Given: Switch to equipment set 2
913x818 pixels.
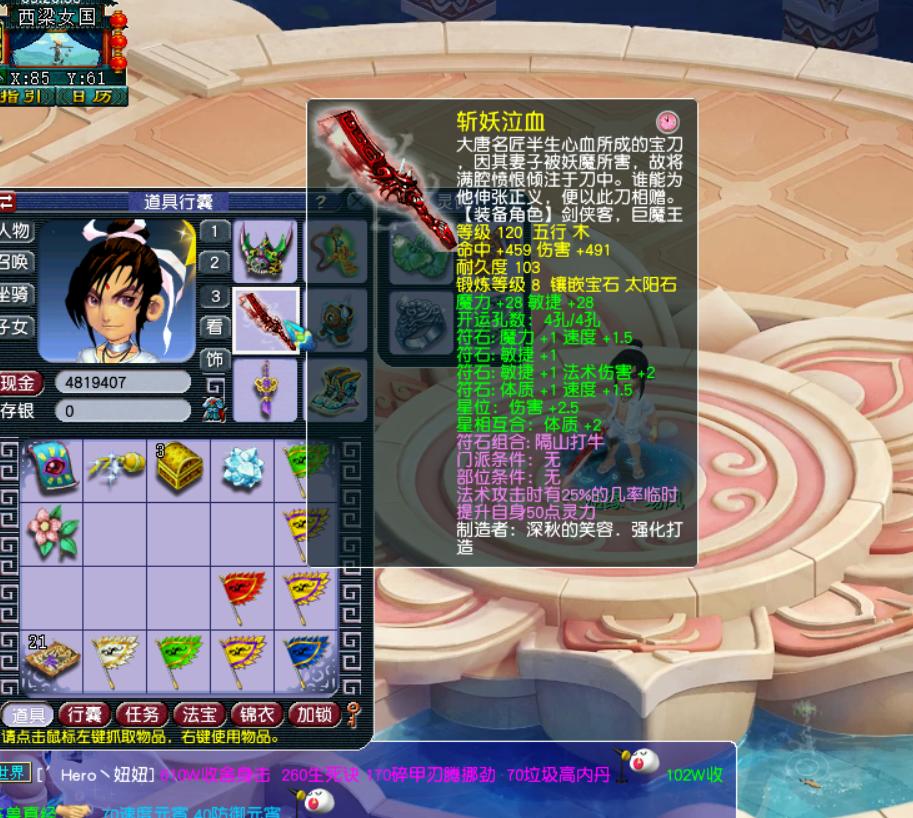Looking at the screenshot, I should pos(214,263).
